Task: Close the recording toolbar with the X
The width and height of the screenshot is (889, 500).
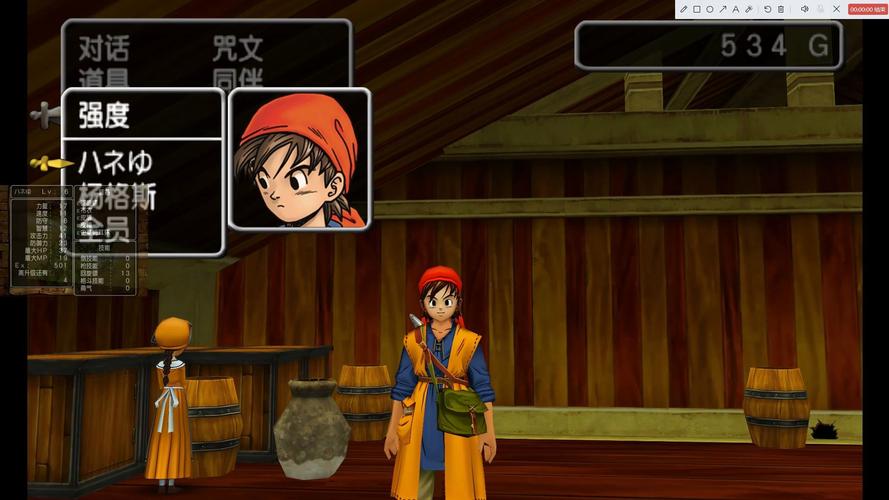Action: click(836, 9)
